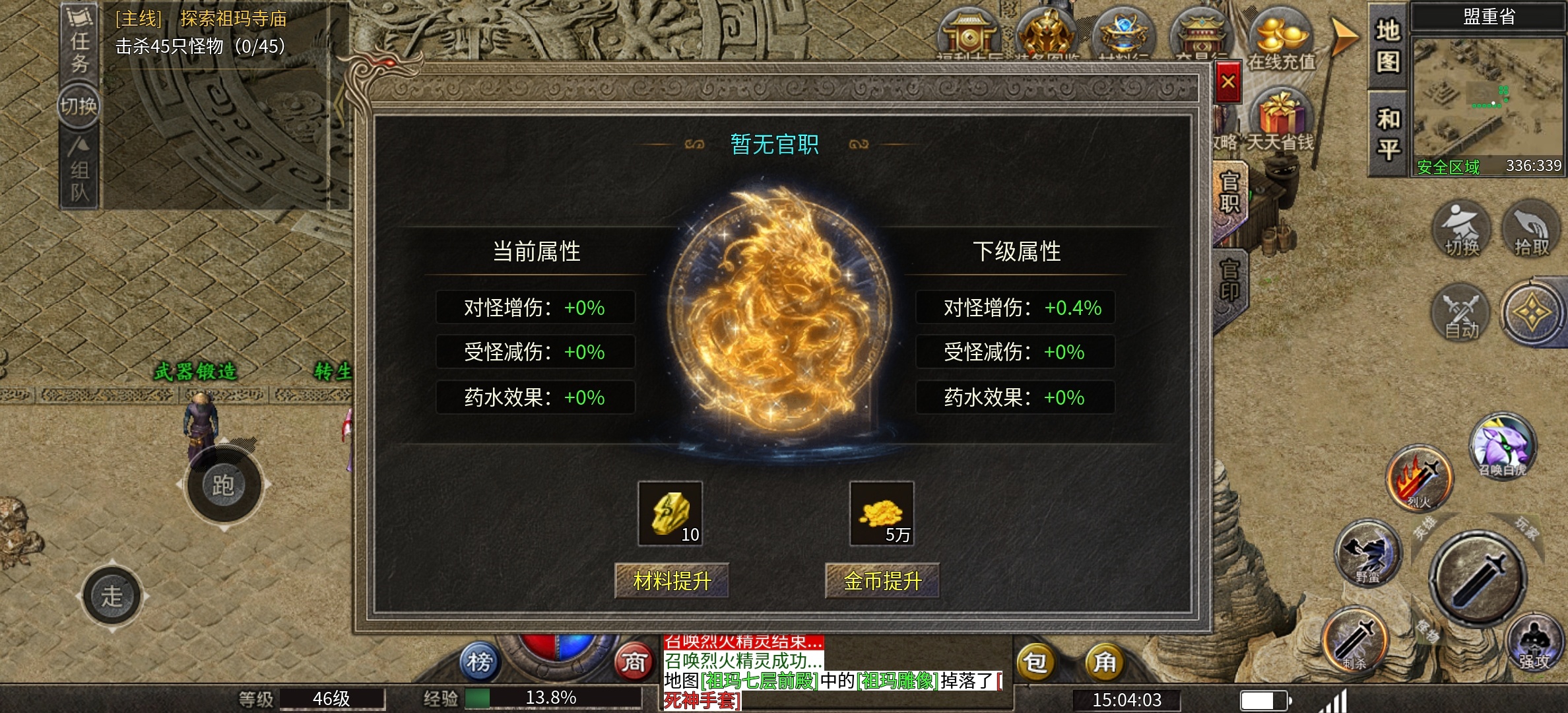Upgrade rank with 材料提升 button

(x=672, y=581)
